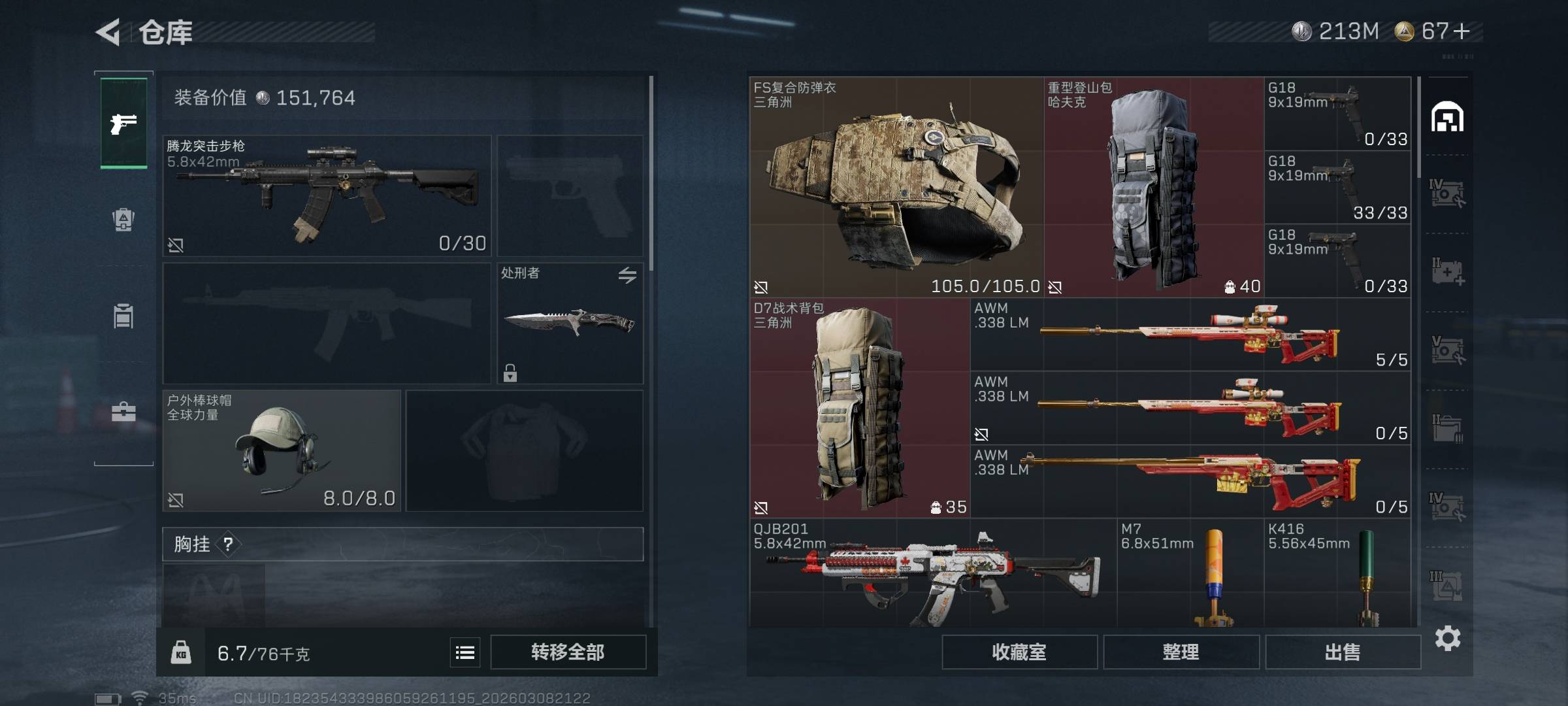1568x706 pixels.
Task: Select the 处刑者 knife slot
Action: (570, 323)
